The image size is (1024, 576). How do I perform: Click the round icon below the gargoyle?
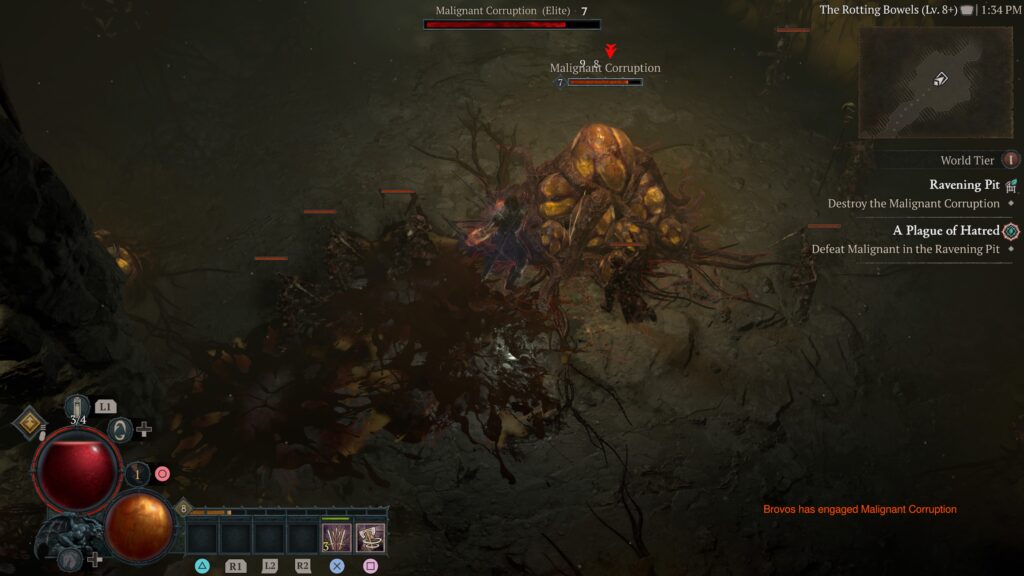pyautogui.click(x=70, y=559)
